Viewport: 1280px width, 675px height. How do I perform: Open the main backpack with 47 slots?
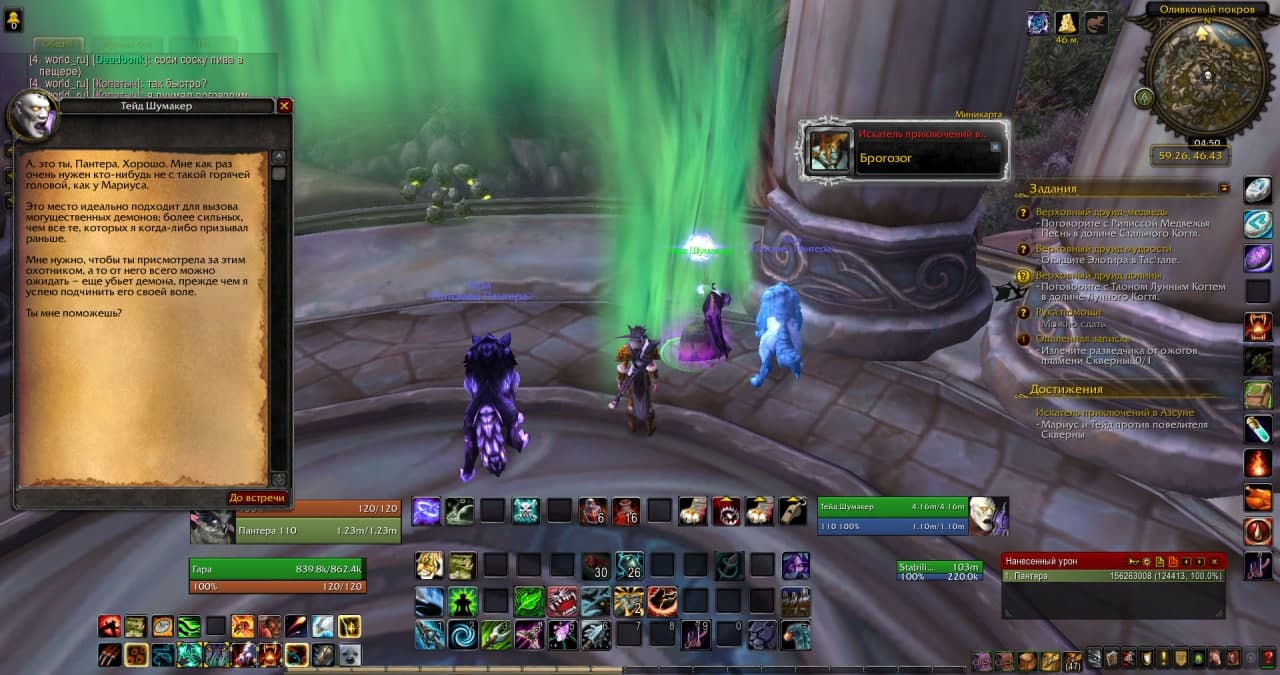click(1072, 660)
